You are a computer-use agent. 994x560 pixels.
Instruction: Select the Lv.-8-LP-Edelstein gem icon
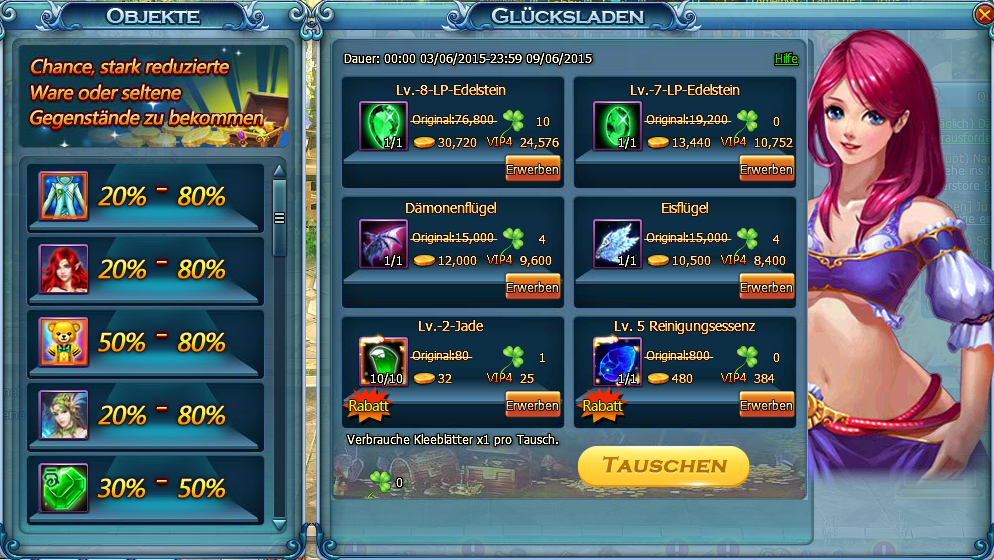[x=378, y=127]
